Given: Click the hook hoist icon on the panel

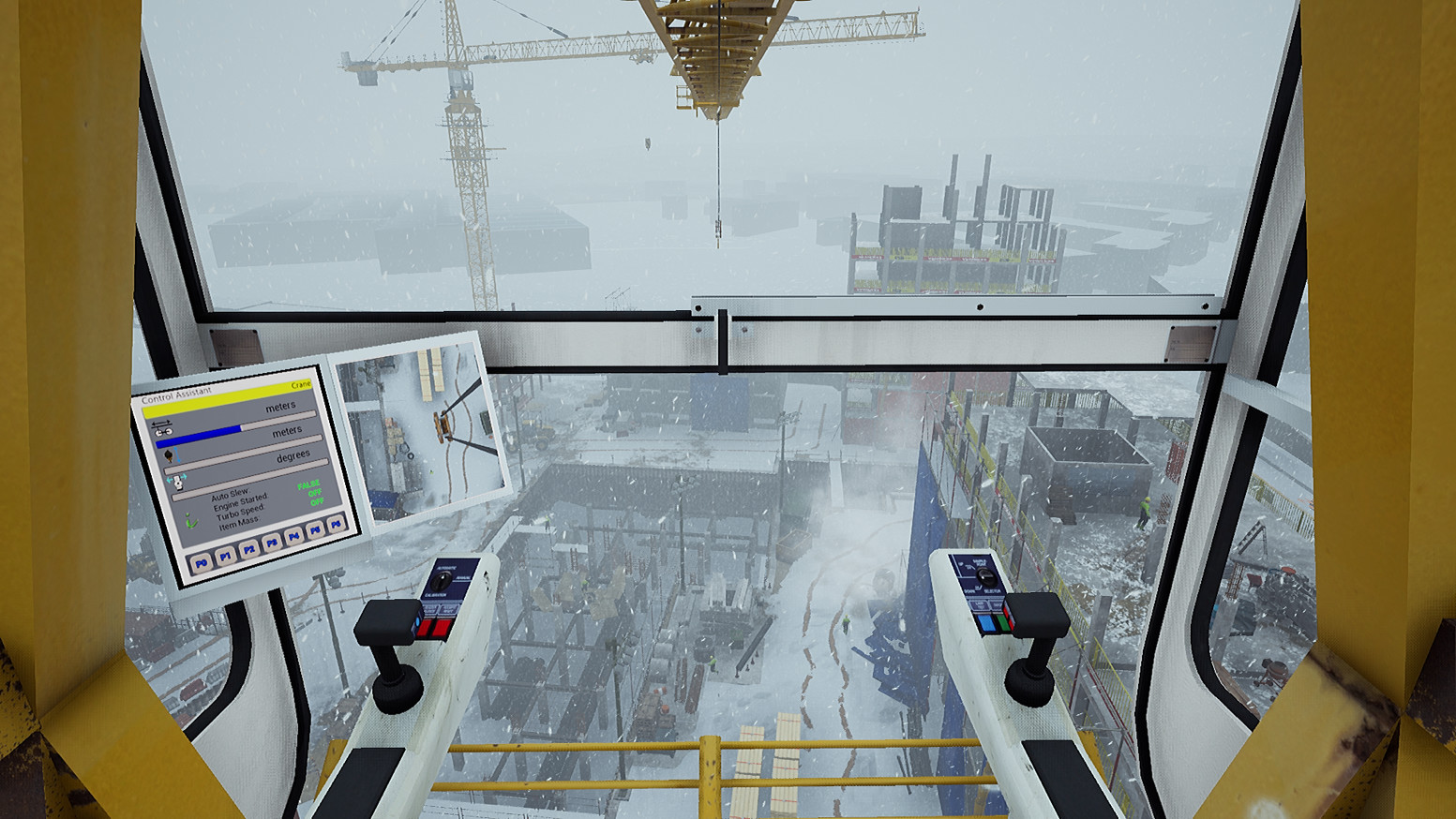Looking at the screenshot, I should [x=169, y=455].
